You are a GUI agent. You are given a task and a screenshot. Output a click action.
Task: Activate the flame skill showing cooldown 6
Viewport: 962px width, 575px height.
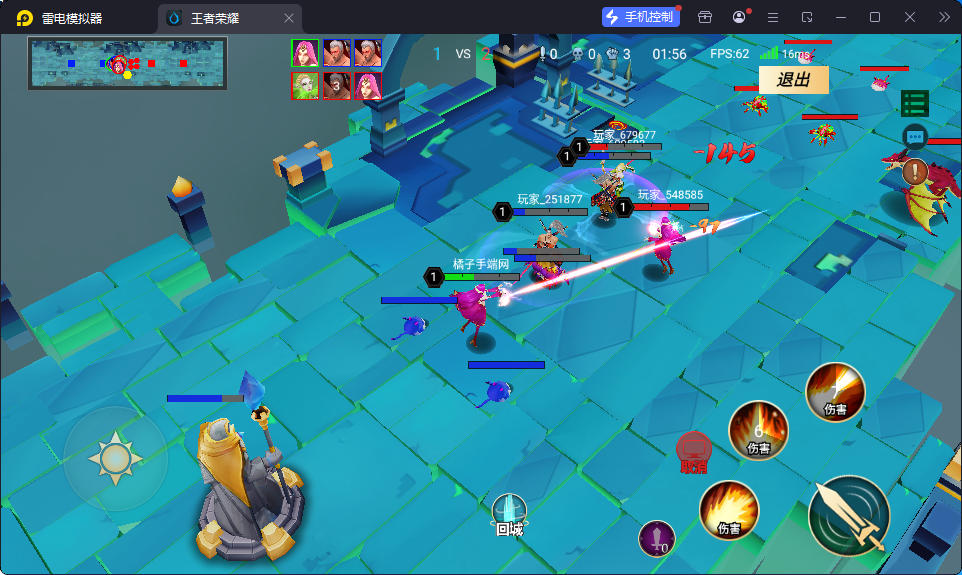[758, 431]
